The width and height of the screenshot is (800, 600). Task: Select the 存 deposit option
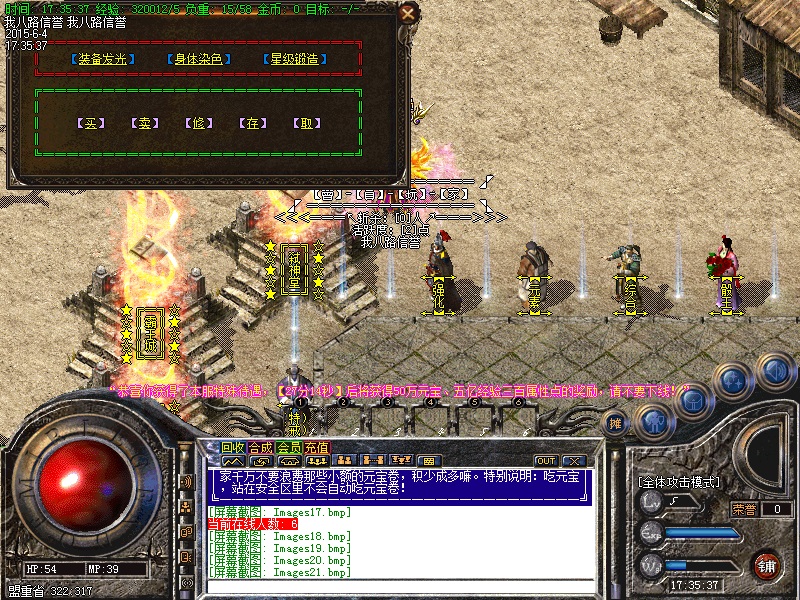254,124
